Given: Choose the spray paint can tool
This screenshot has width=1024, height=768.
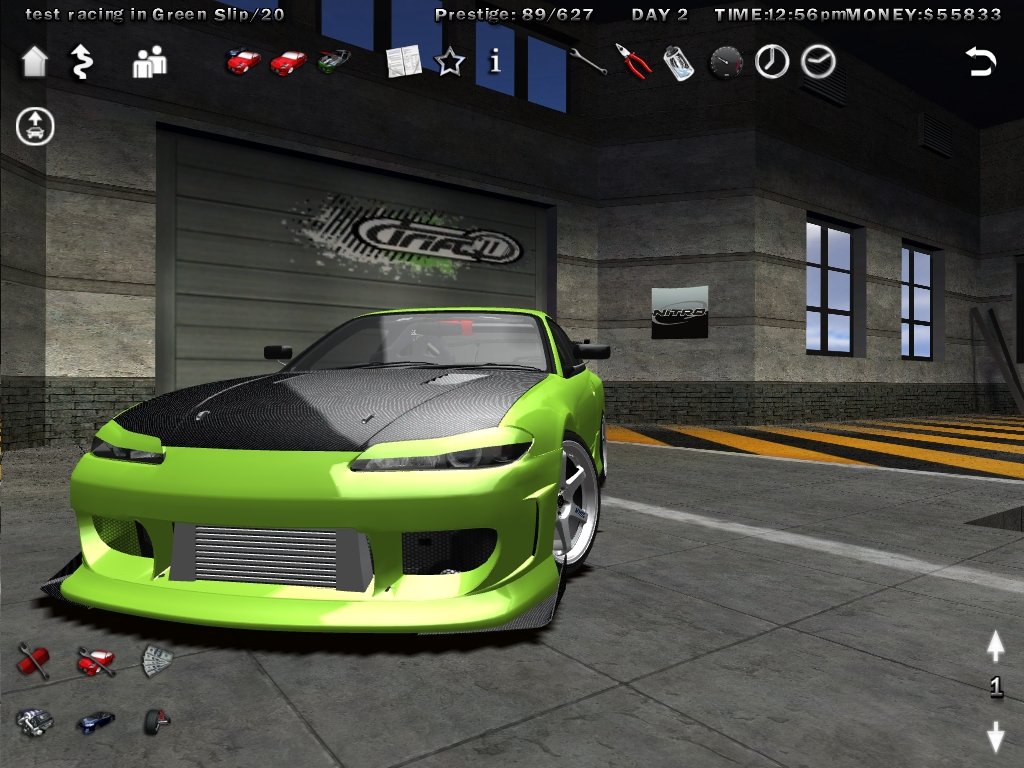Looking at the screenshot, I should (679, 63).
